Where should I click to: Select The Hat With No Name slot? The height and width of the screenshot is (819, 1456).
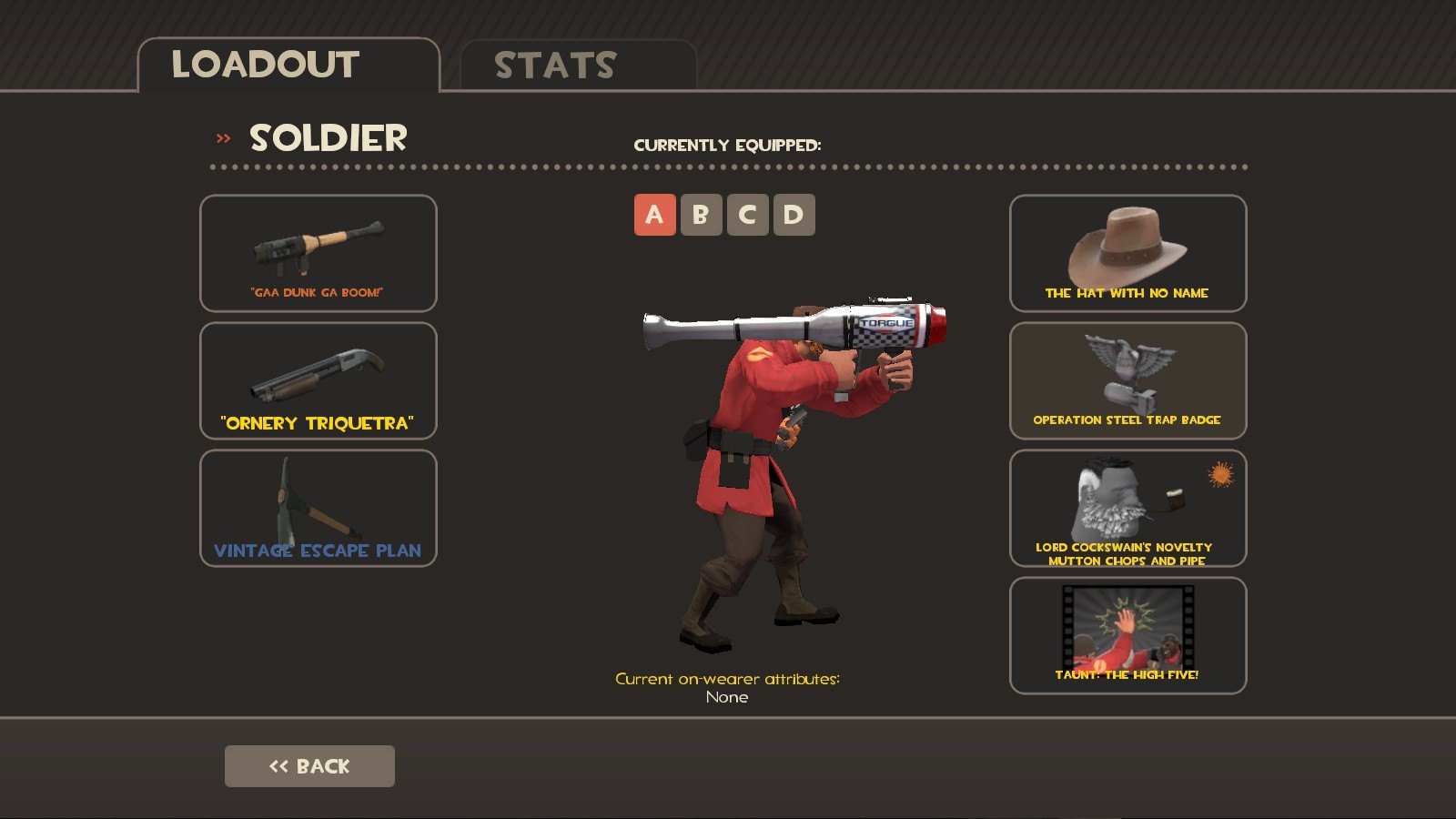click(1127, 253)
